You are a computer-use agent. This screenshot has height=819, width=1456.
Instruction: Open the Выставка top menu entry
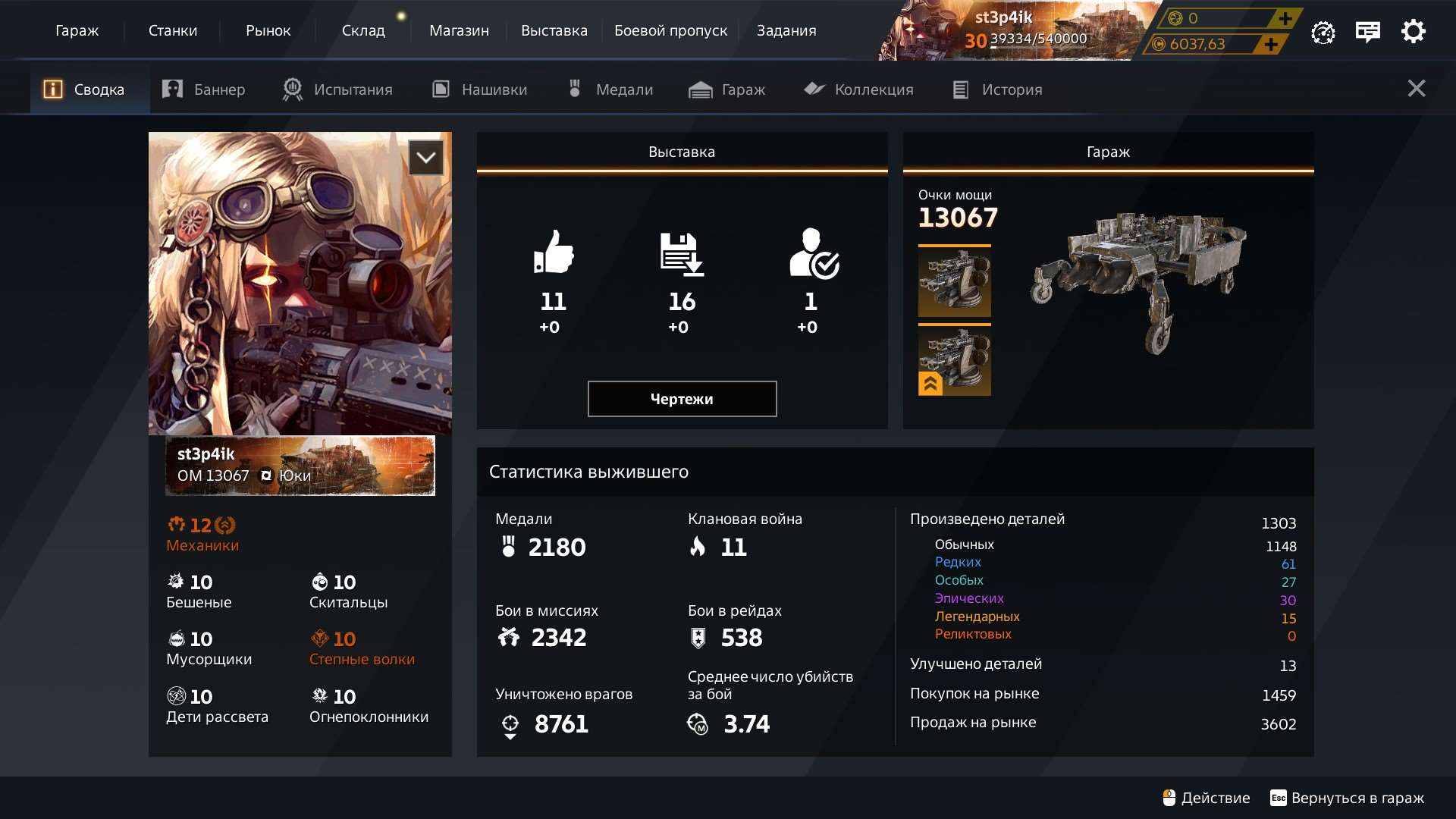[554, 30]
